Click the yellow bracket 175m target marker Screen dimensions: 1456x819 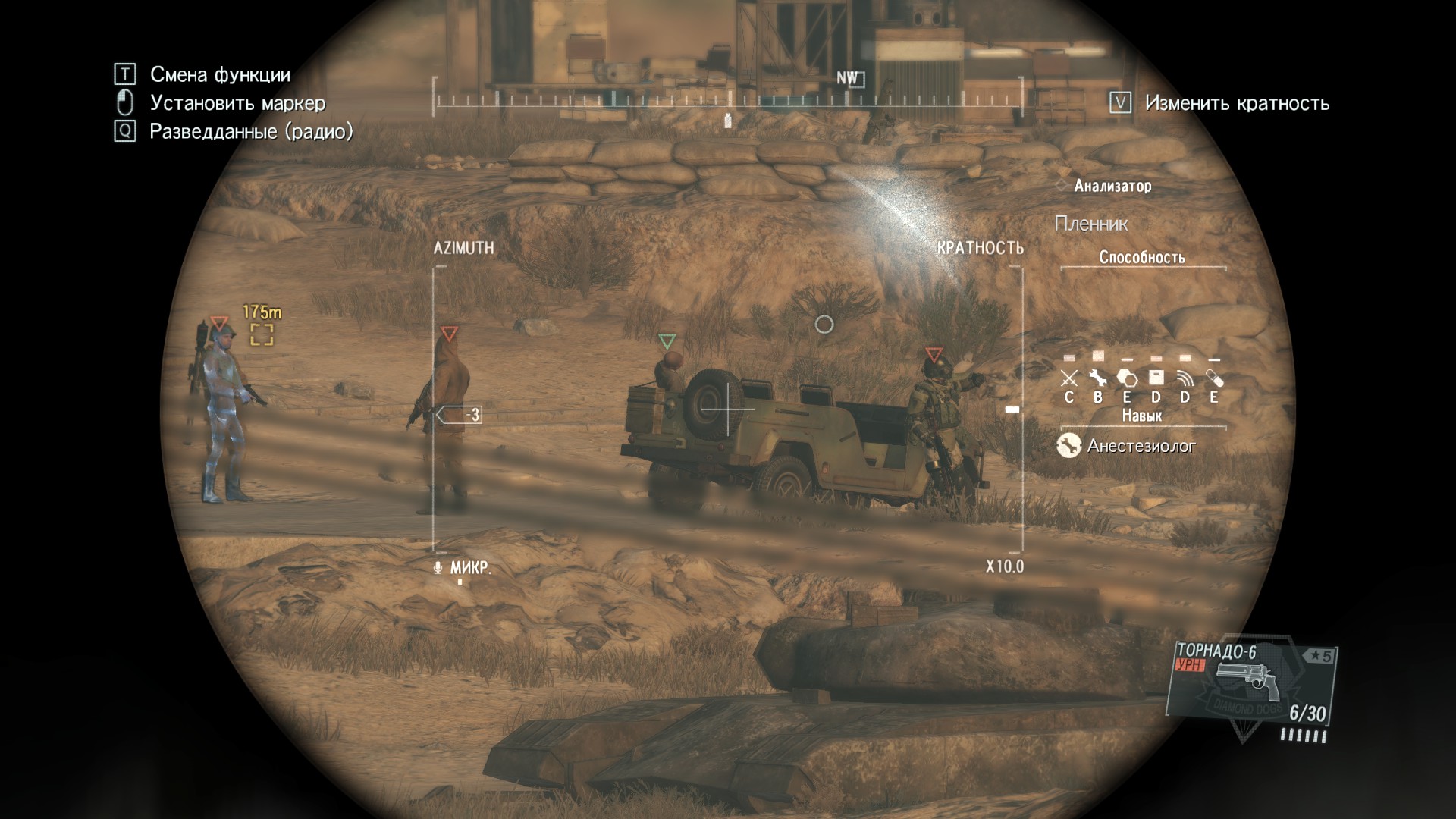262,334
